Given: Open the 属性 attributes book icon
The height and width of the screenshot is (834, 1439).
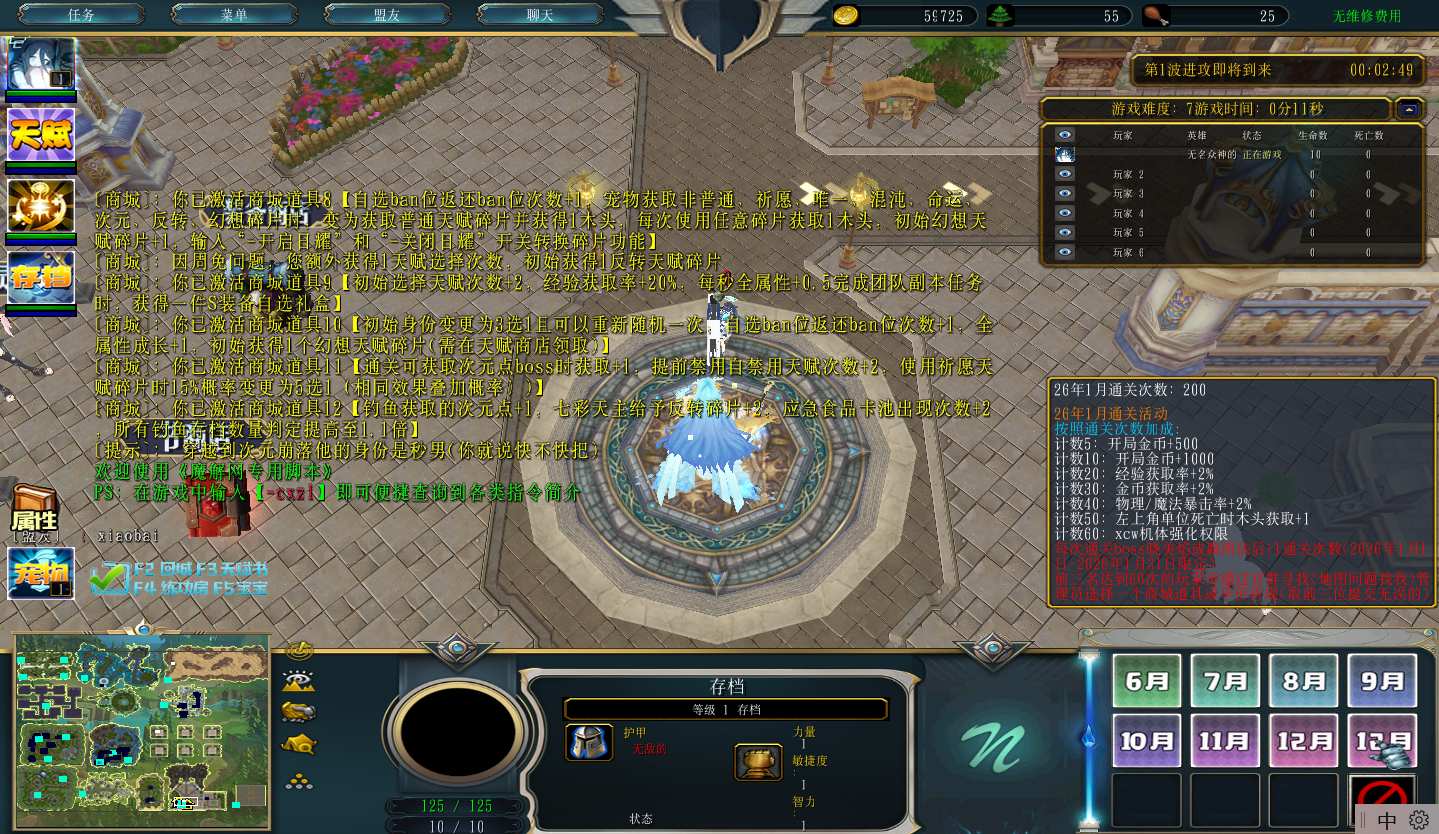Looking at the screenshot, I should [34, 510].
